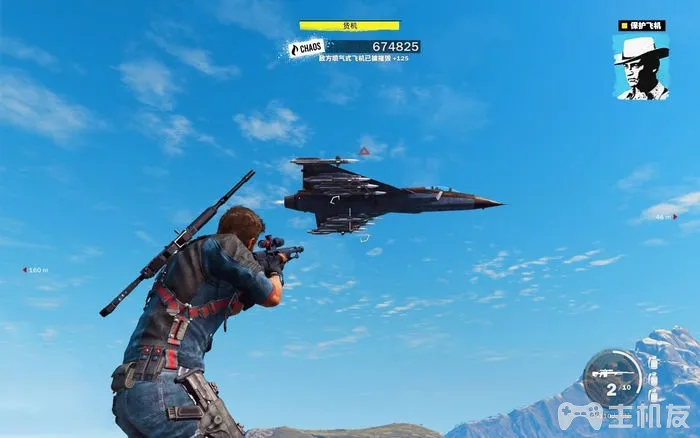Click the 46 m waypoint marker
This screenshot has height=438, width=700.
point(665,216)
